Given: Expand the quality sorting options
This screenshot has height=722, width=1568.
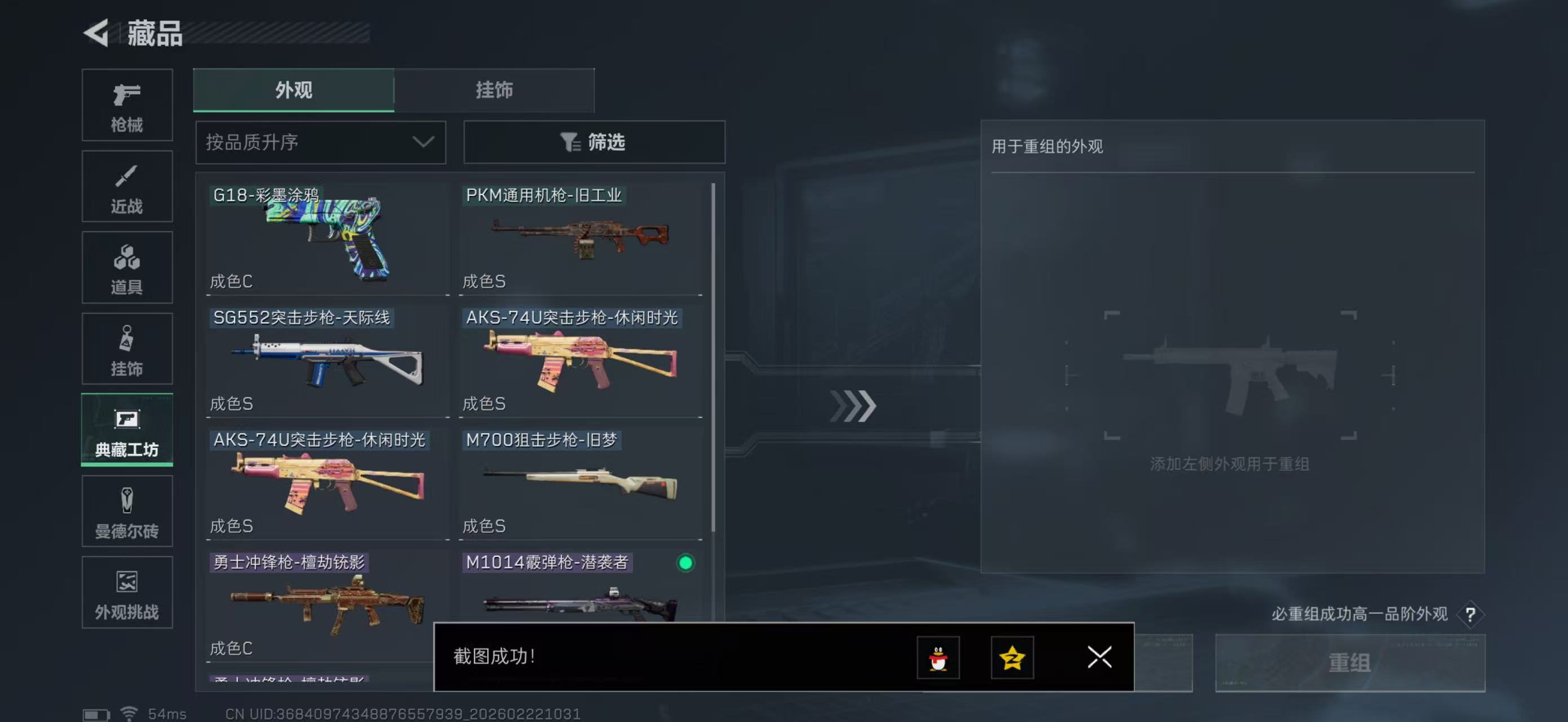Looking at the screenshot, I should pyautogui.click(x=320, y=142).
